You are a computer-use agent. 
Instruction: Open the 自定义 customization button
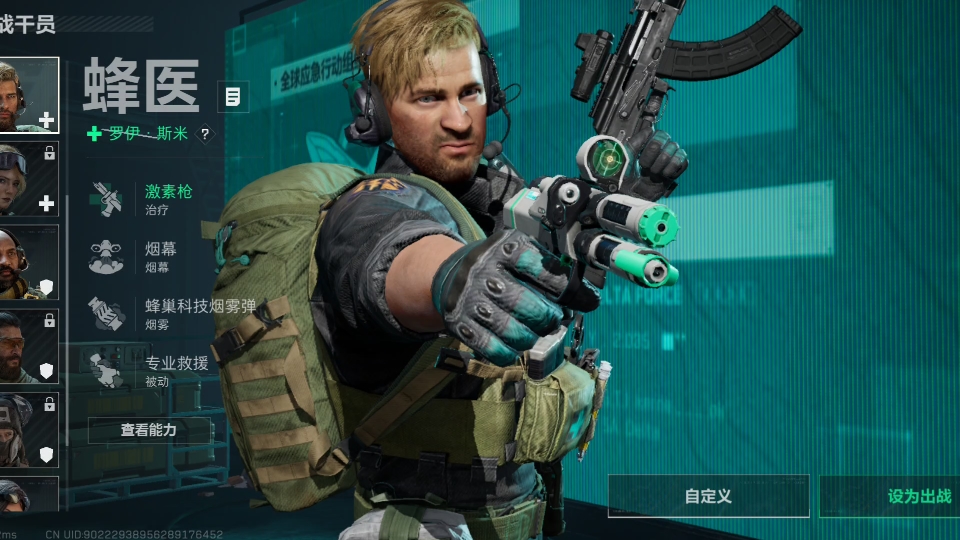pos(708,496)
